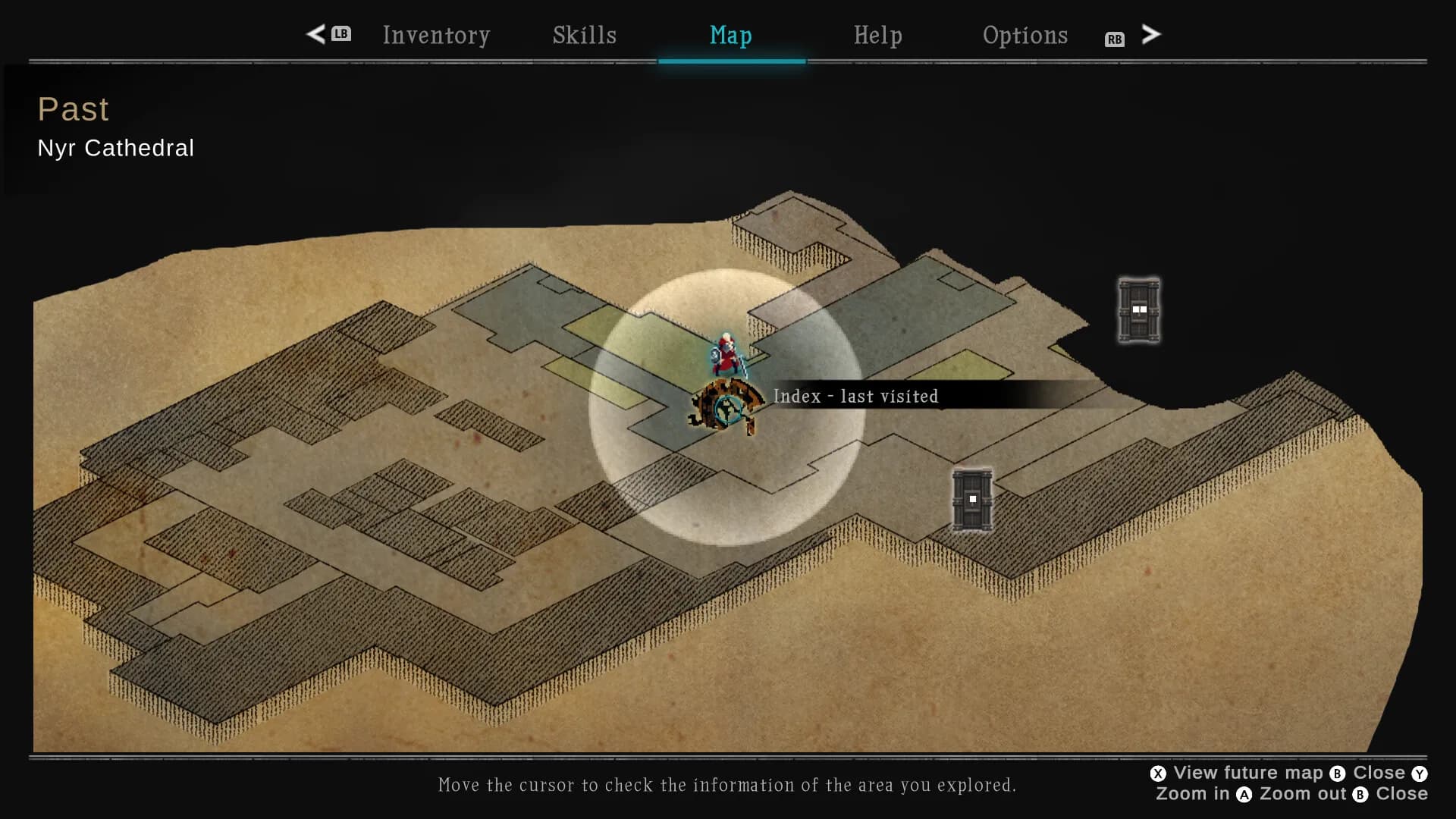The image size is (1456, 819).
Task: Select the door icon near the map's lower right
Action: pyautogui.click(x=971, y=499)
